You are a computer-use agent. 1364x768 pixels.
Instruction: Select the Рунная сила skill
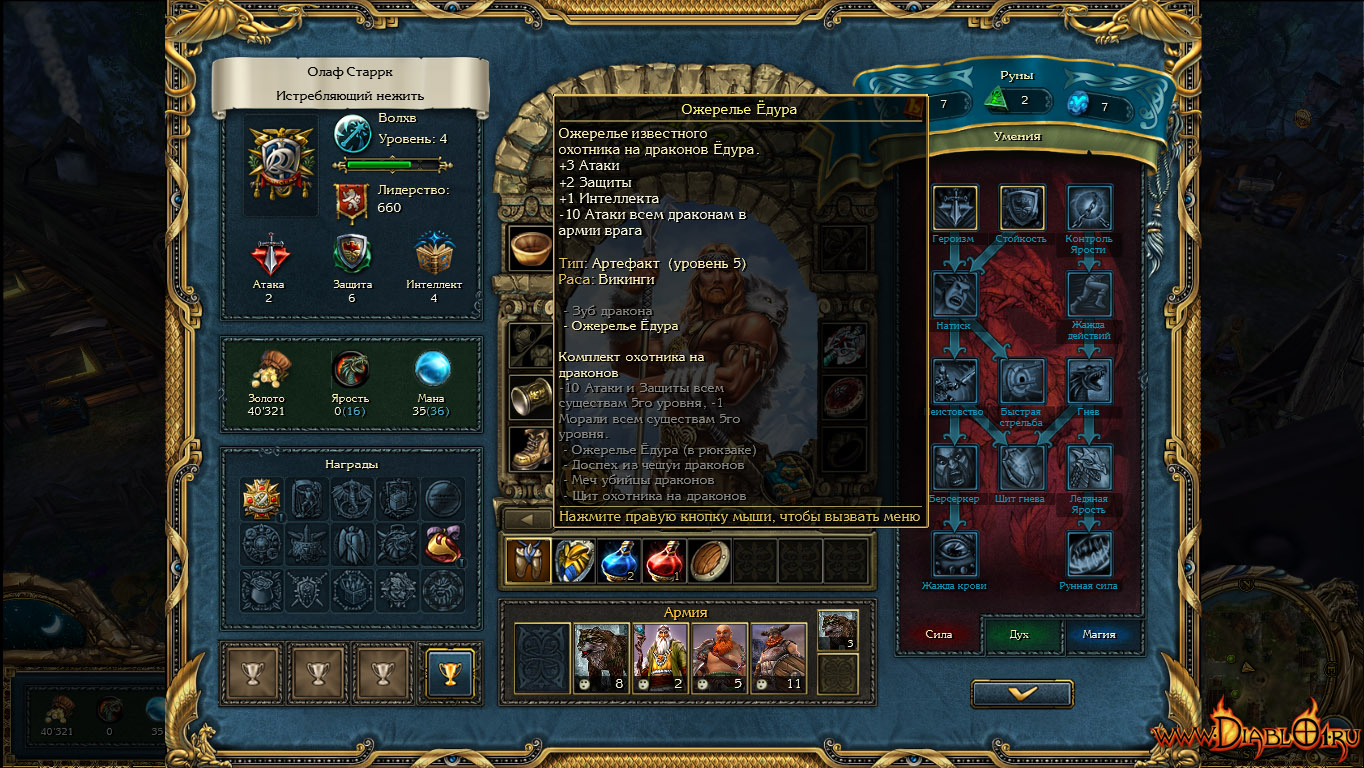(x=1089, y=554)
